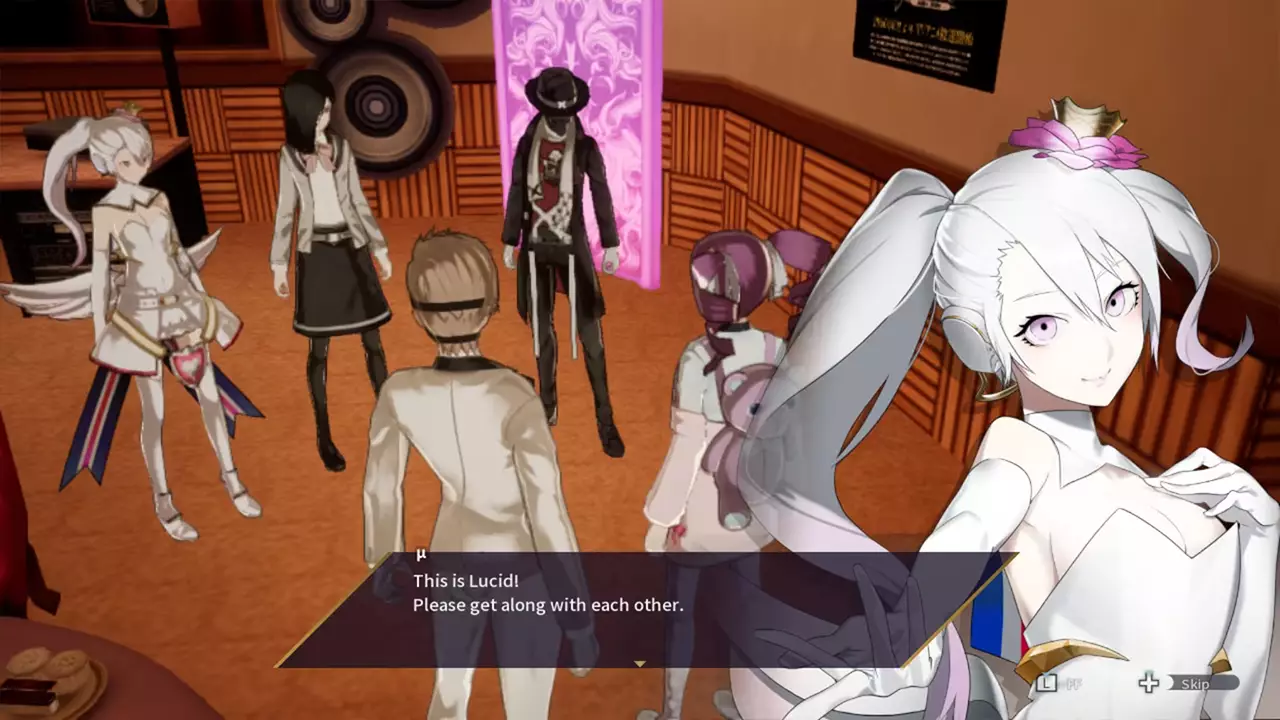Screen dimensions: 1280x720
Task: Click the FF fast-forward indicator
Action: point(1073,684)
